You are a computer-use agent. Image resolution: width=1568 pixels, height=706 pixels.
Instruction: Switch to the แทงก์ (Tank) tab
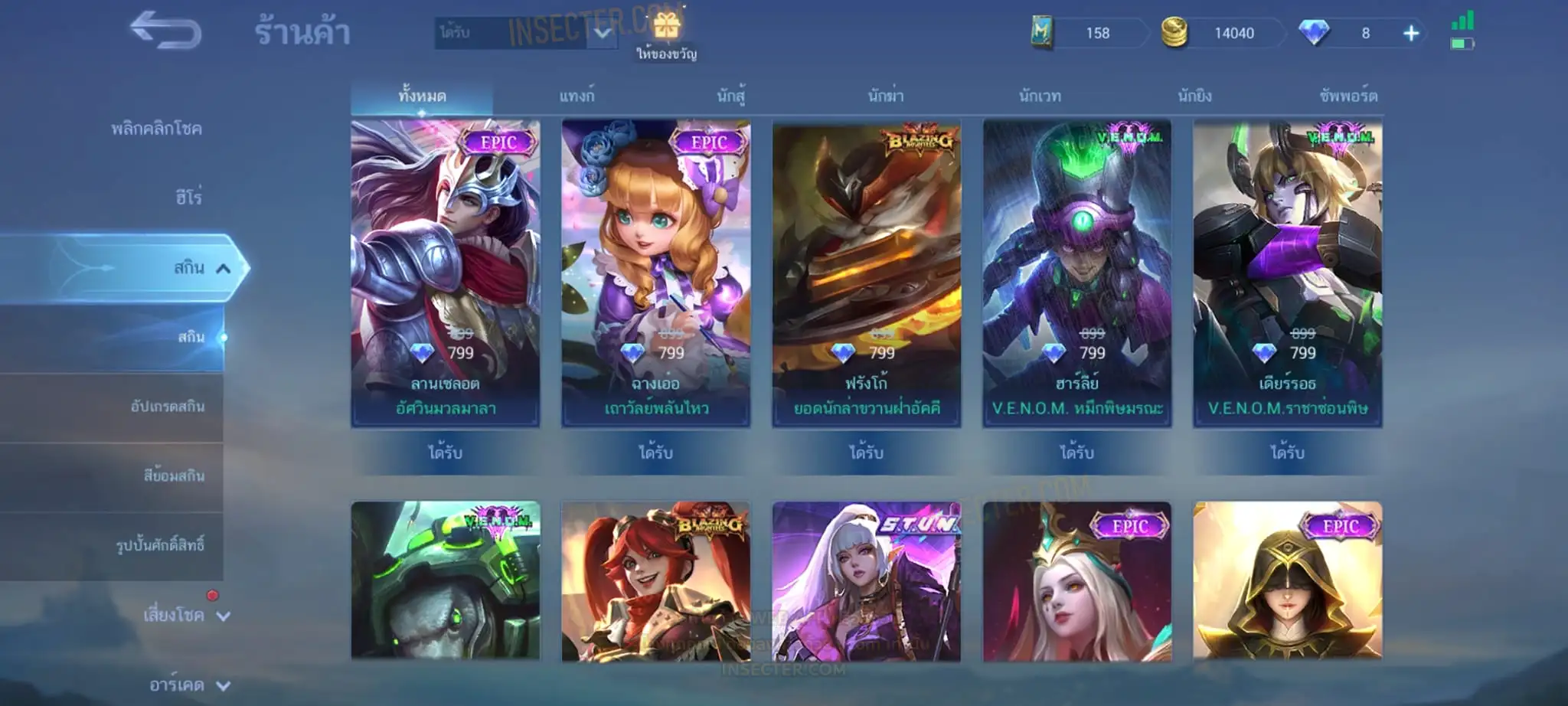pyautogui.click(x=577, y=96)
